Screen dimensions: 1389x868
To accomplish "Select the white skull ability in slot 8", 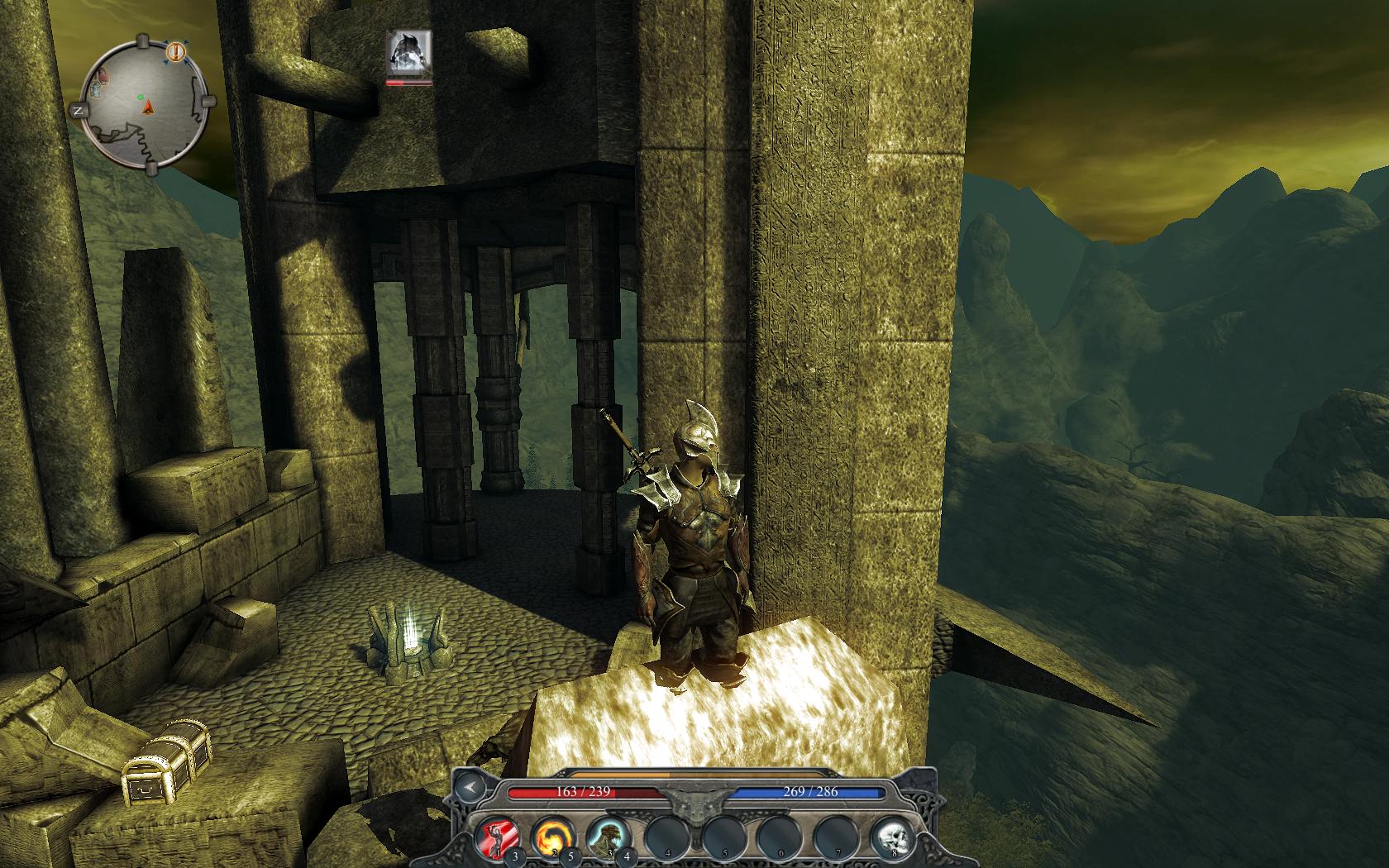I will [x=890, y=837].
